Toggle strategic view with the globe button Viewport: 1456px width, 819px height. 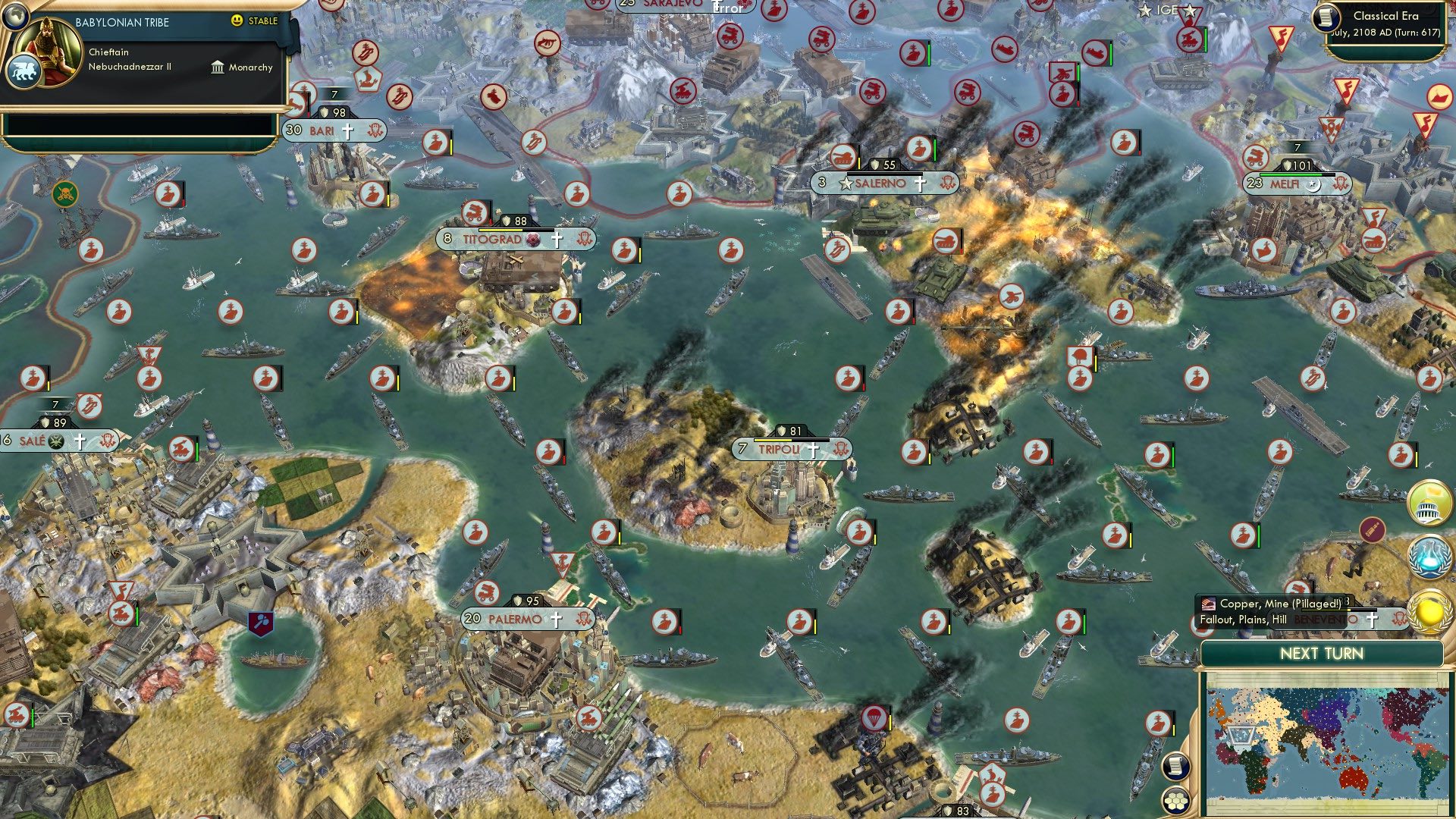(x=15, y=17)
